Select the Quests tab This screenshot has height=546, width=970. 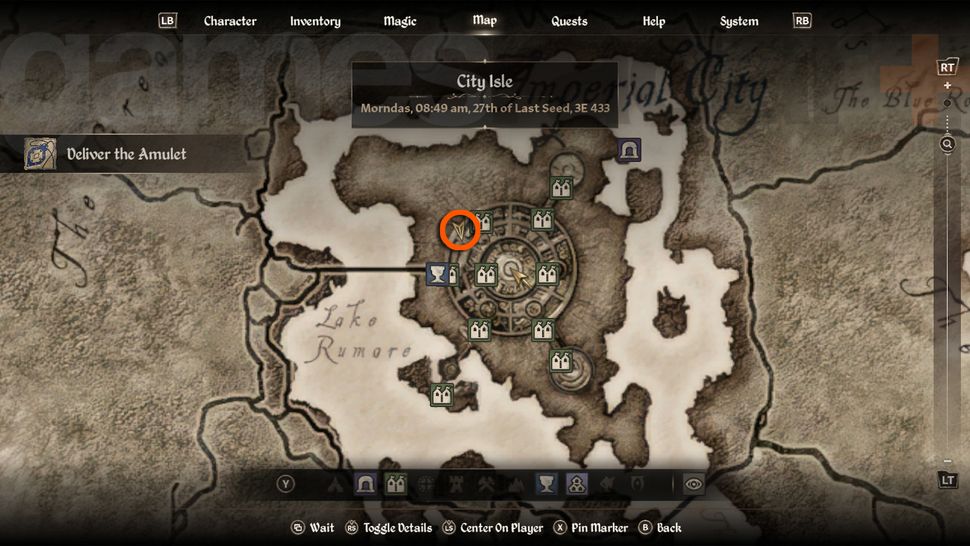[569, 21]
